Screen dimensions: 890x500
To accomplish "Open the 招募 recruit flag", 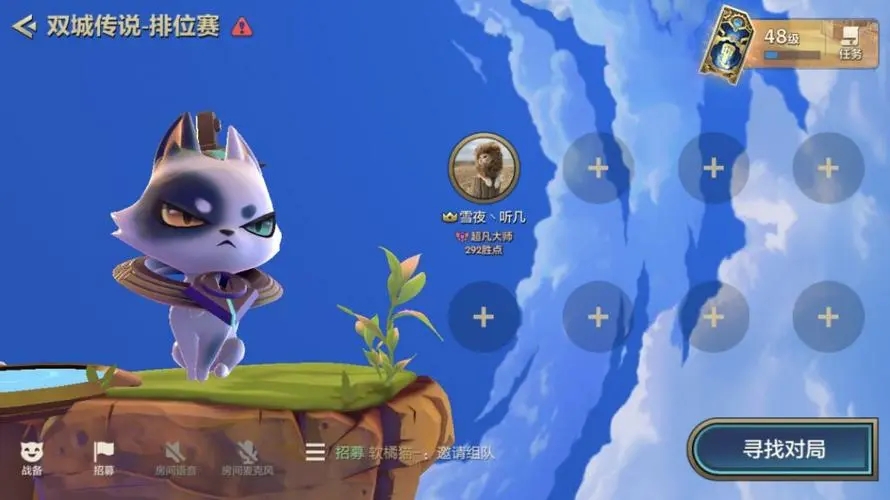I will 104,457.
